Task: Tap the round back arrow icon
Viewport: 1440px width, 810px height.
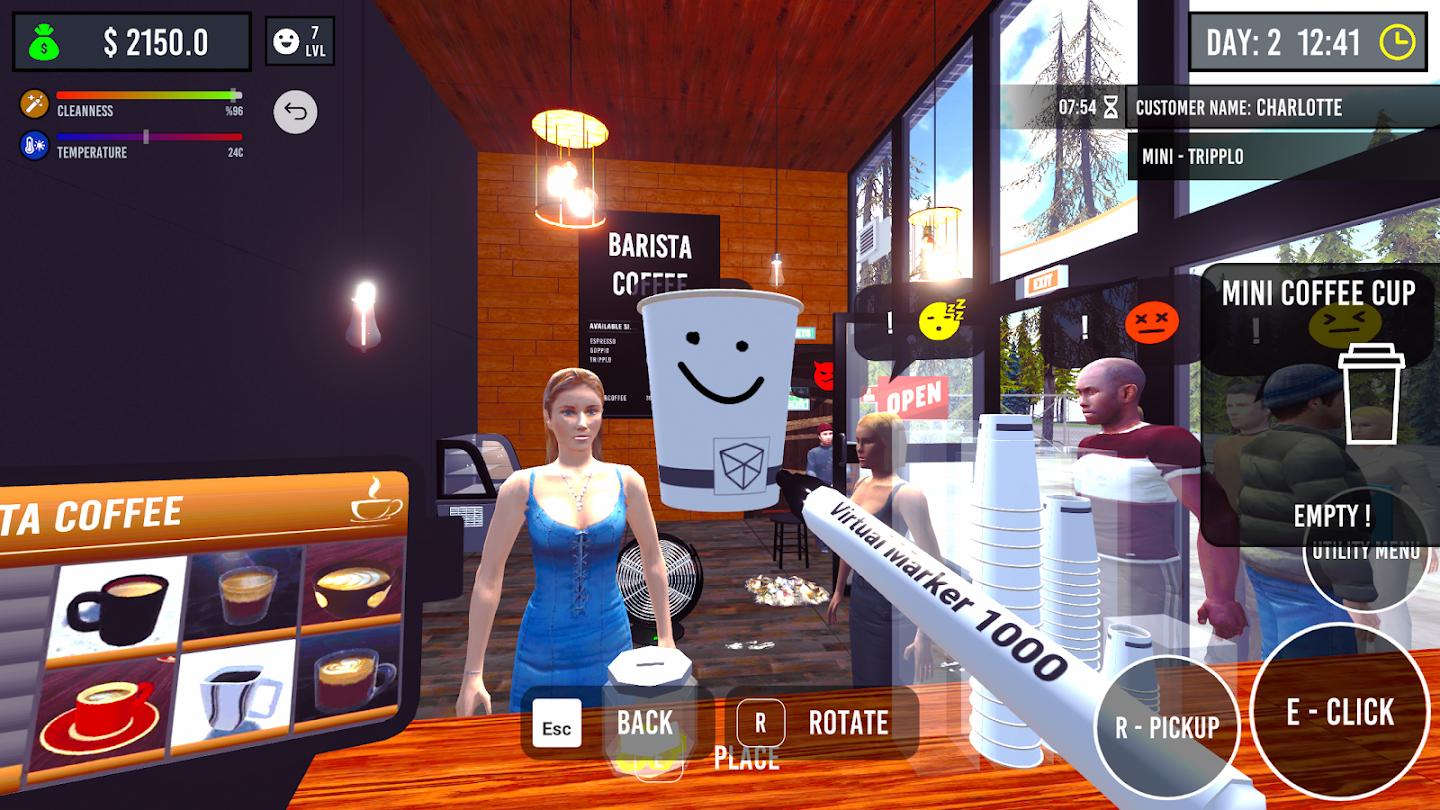Action: pyautogui.click(x=295, y=112)
